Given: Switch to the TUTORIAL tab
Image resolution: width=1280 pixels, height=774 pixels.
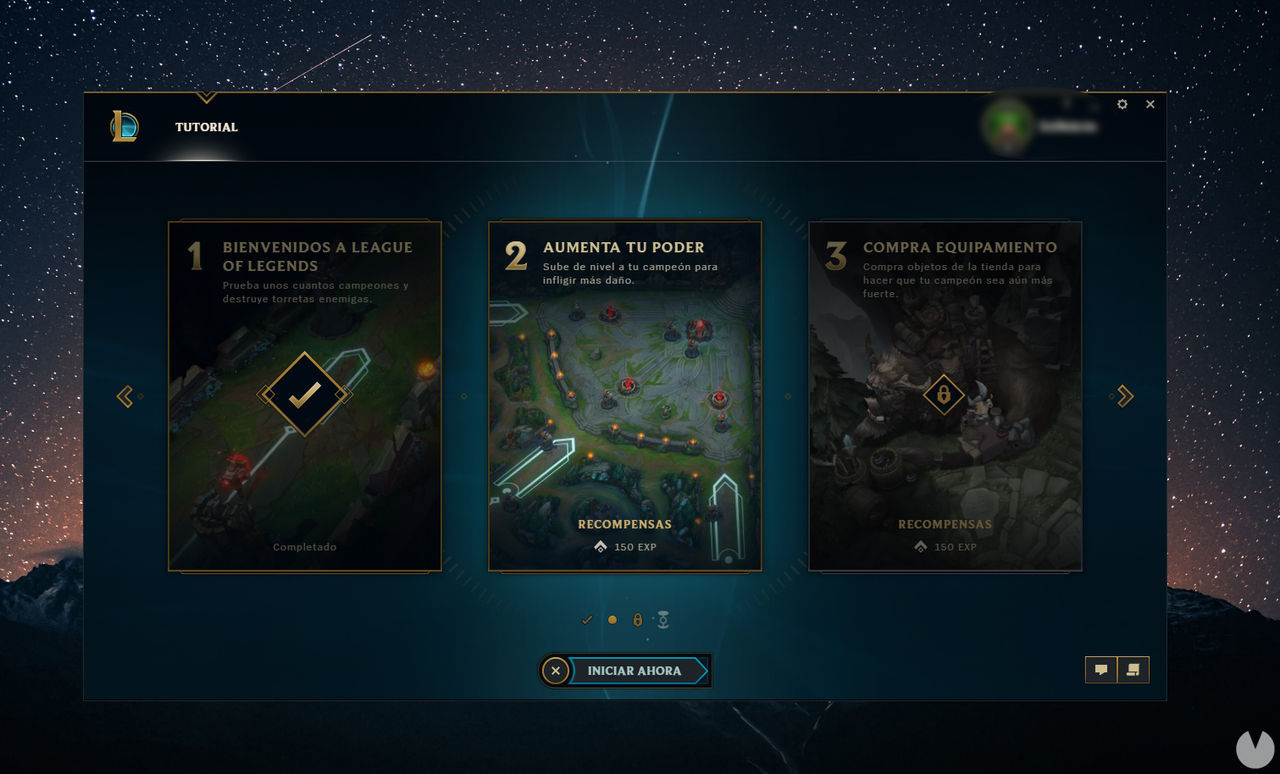Looking at the screenshot, I should point(206,127).
